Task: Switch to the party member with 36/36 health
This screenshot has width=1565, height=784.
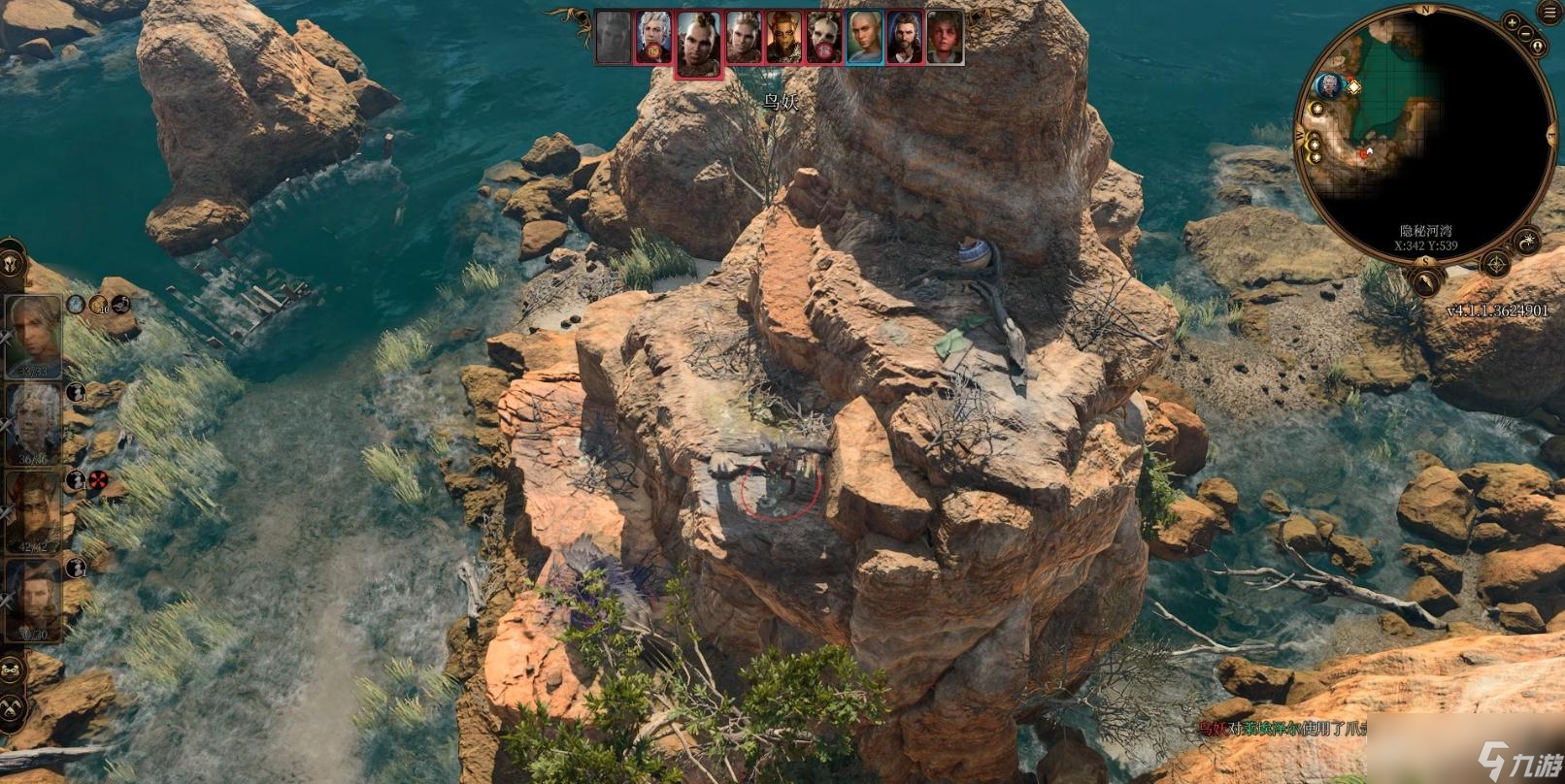Action: 33,424
